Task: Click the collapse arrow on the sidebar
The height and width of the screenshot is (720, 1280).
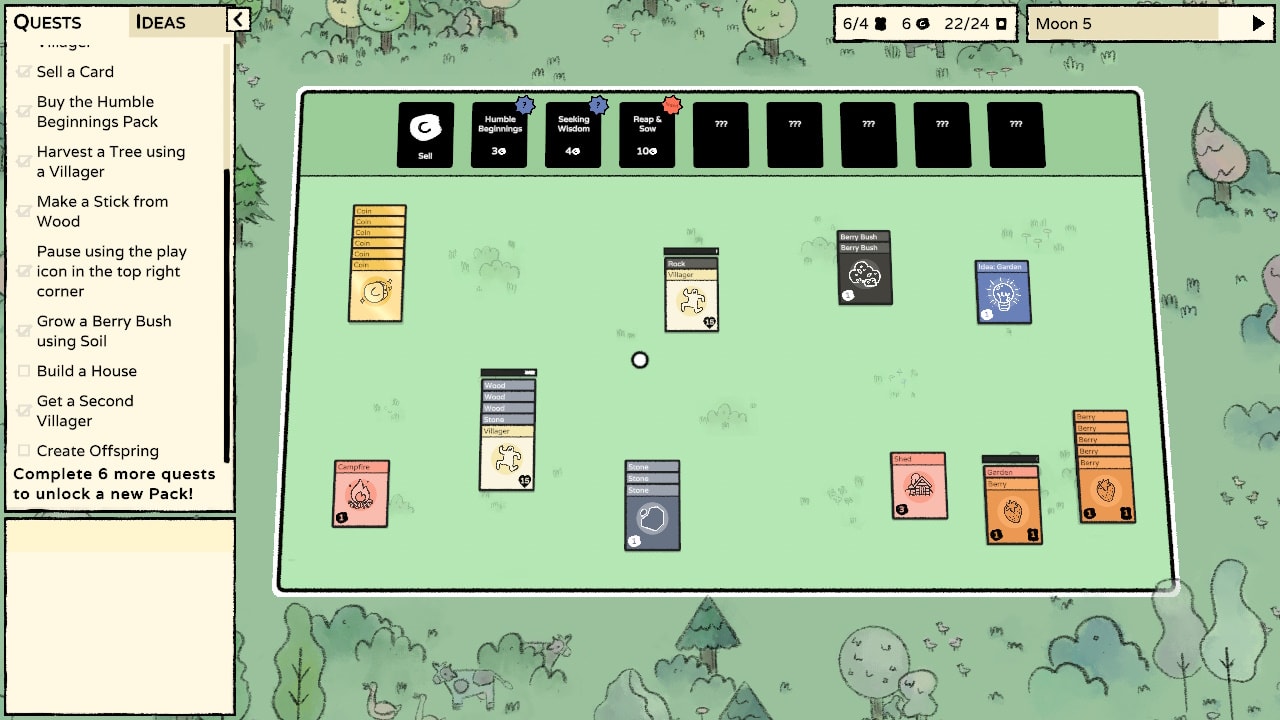Action: pyautogui.click(x=236, y=19)
